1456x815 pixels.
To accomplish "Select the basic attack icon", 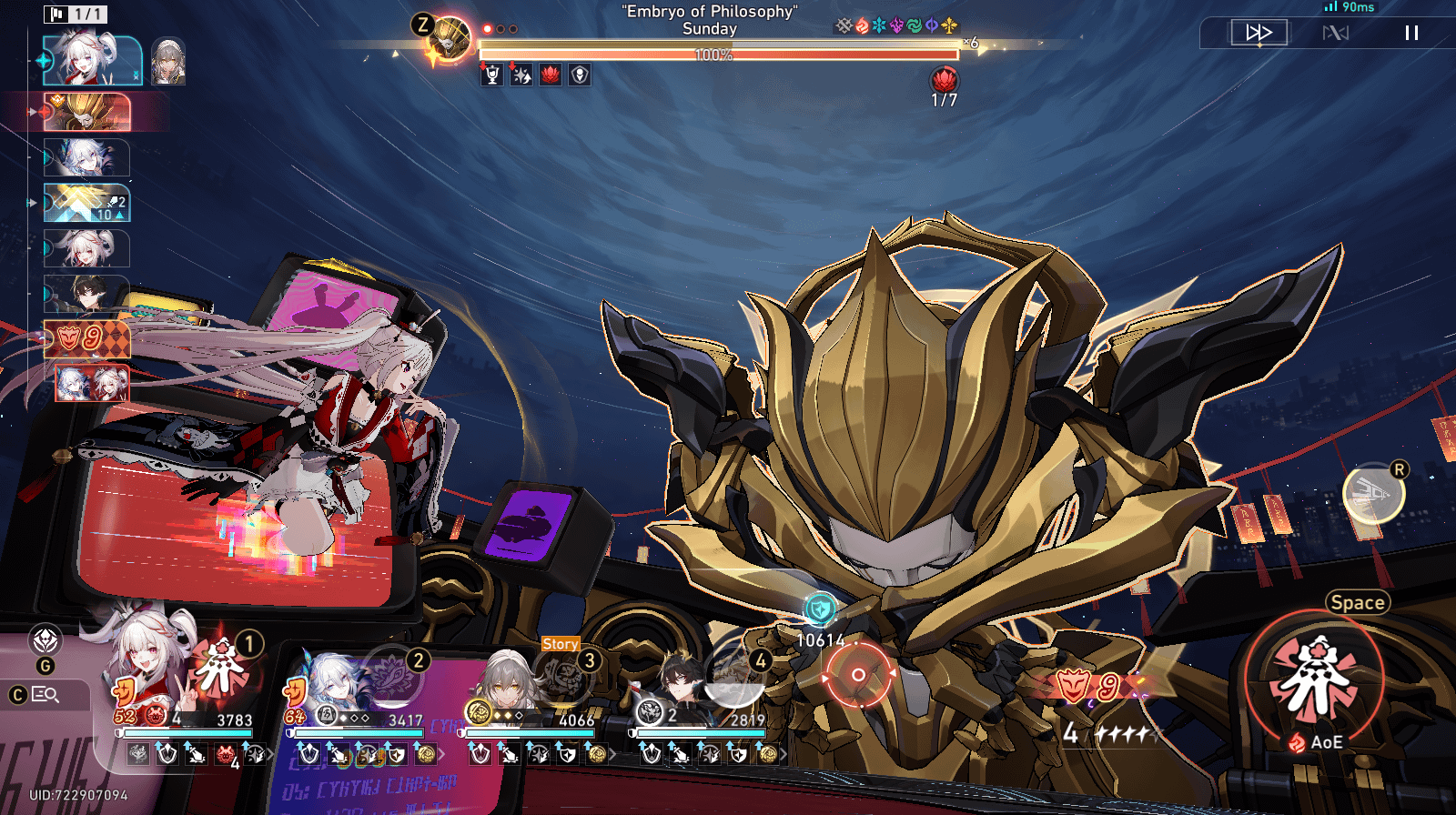I will point(1374,495).
